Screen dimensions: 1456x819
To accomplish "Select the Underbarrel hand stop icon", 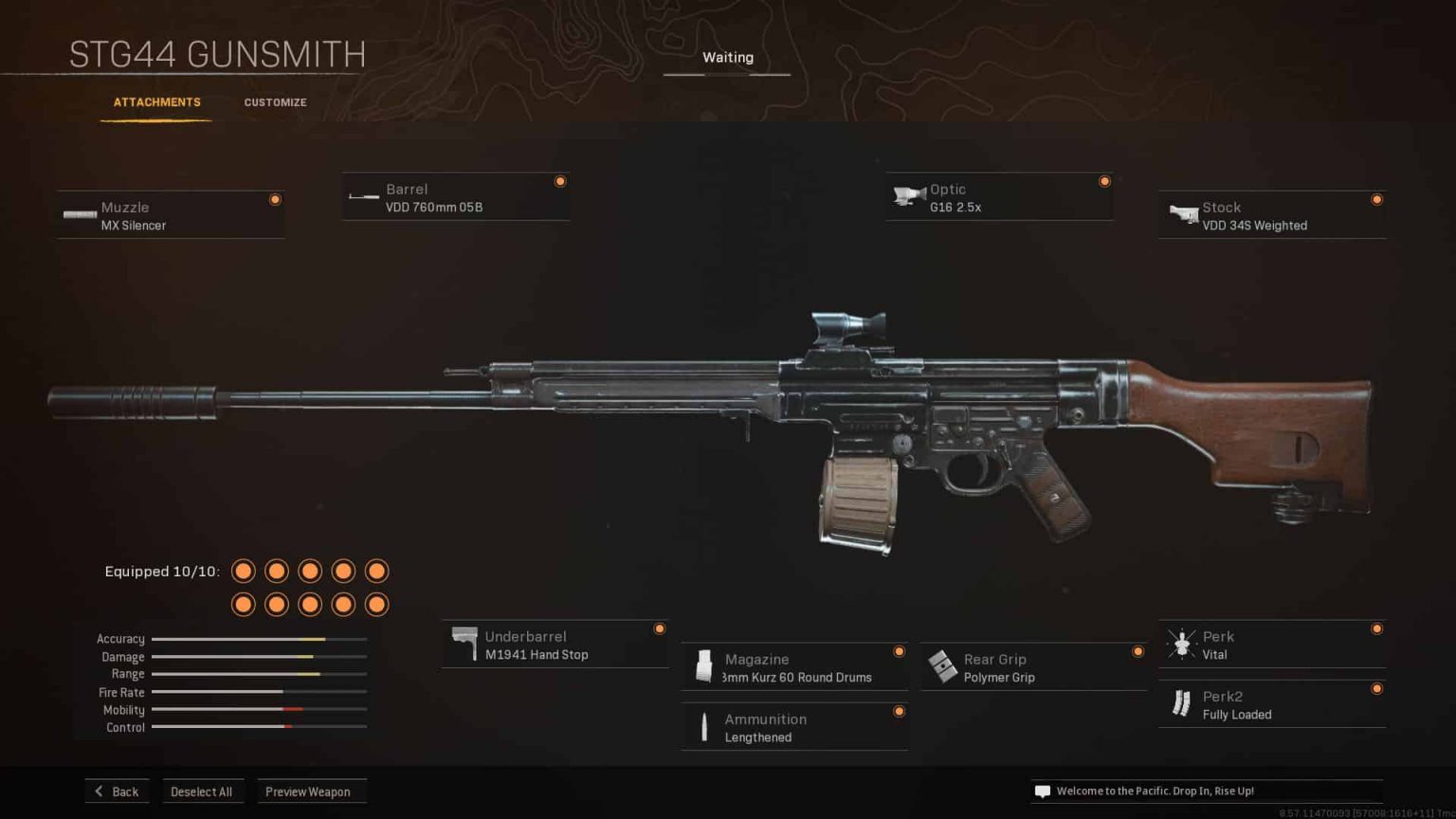I will [465, 643].
